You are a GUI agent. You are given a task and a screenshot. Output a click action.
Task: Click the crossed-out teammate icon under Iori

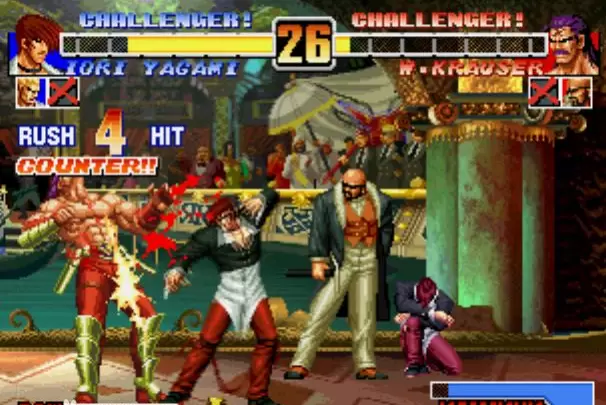63,93
